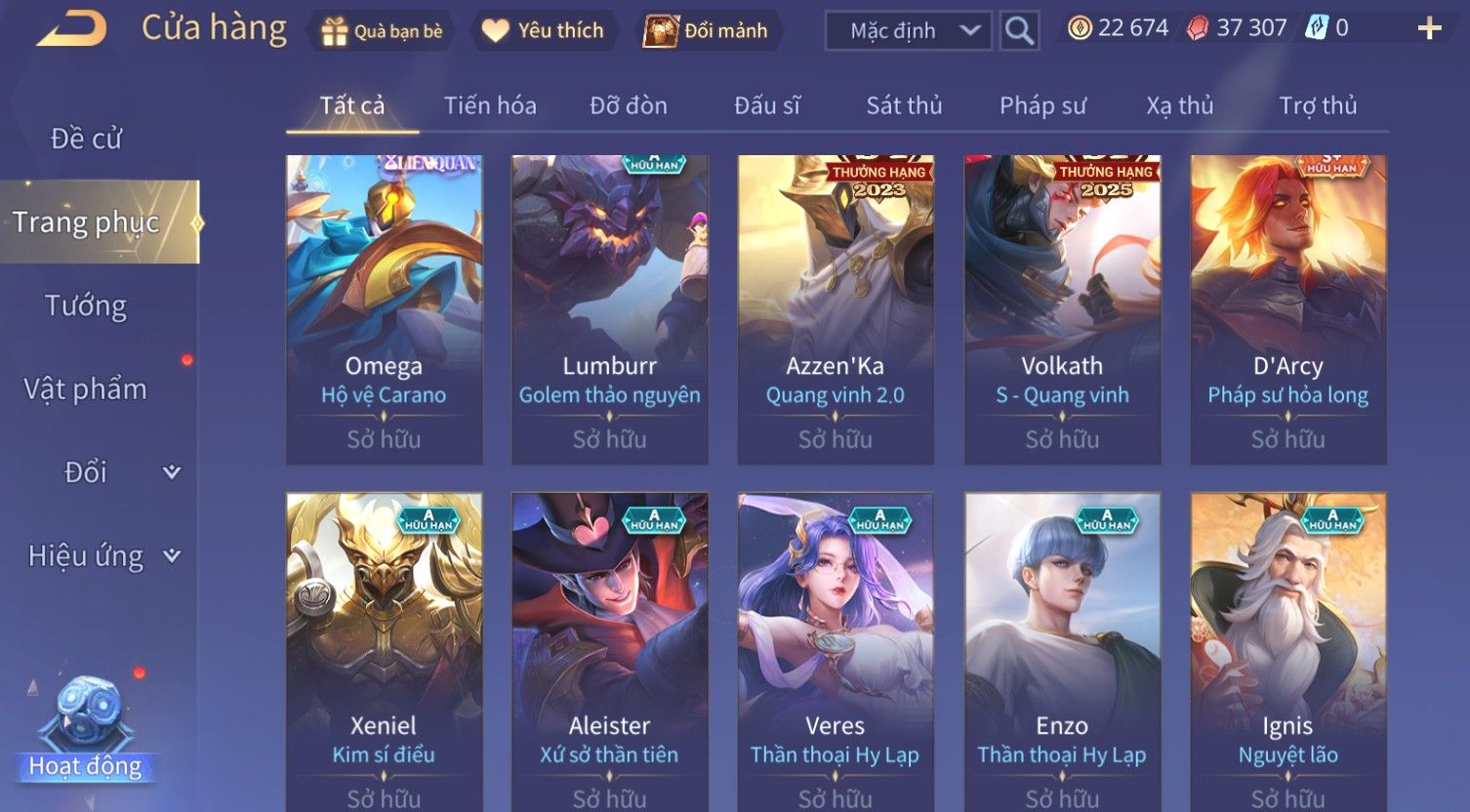Go to the Vật phẩm section

86,389
